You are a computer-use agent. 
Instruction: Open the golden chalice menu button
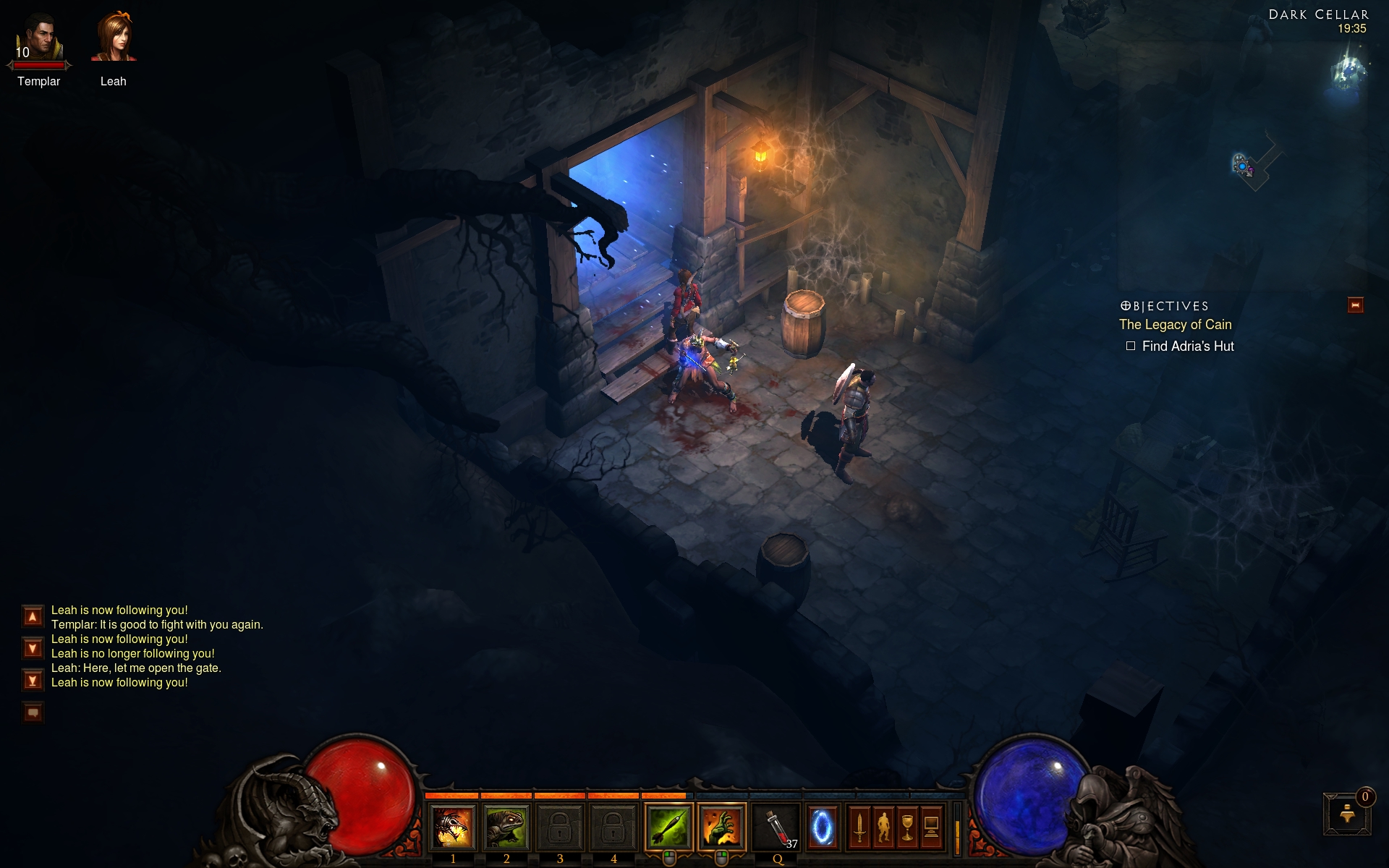[907, 827]
